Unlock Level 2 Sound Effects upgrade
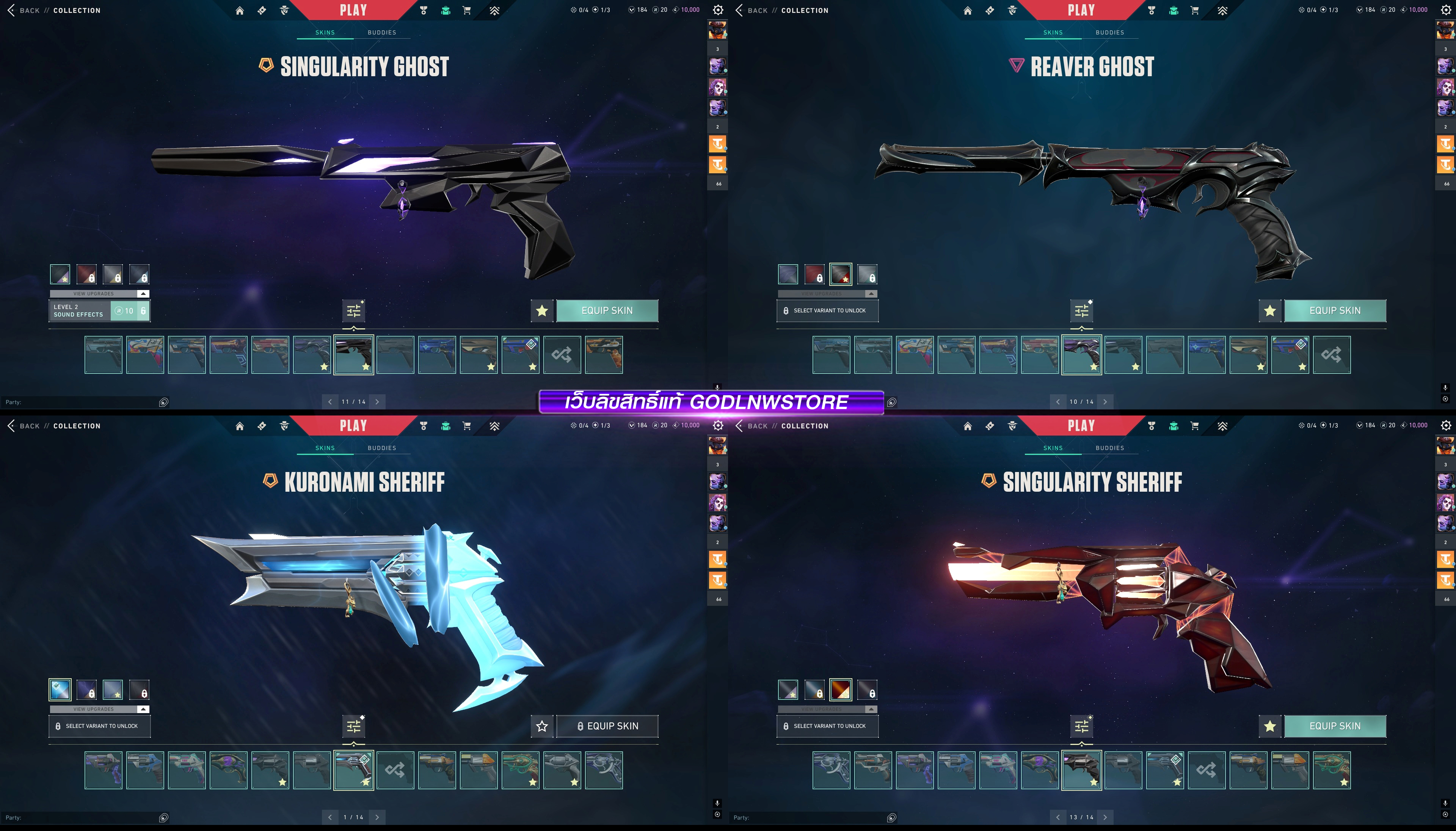 click(130, 311)
